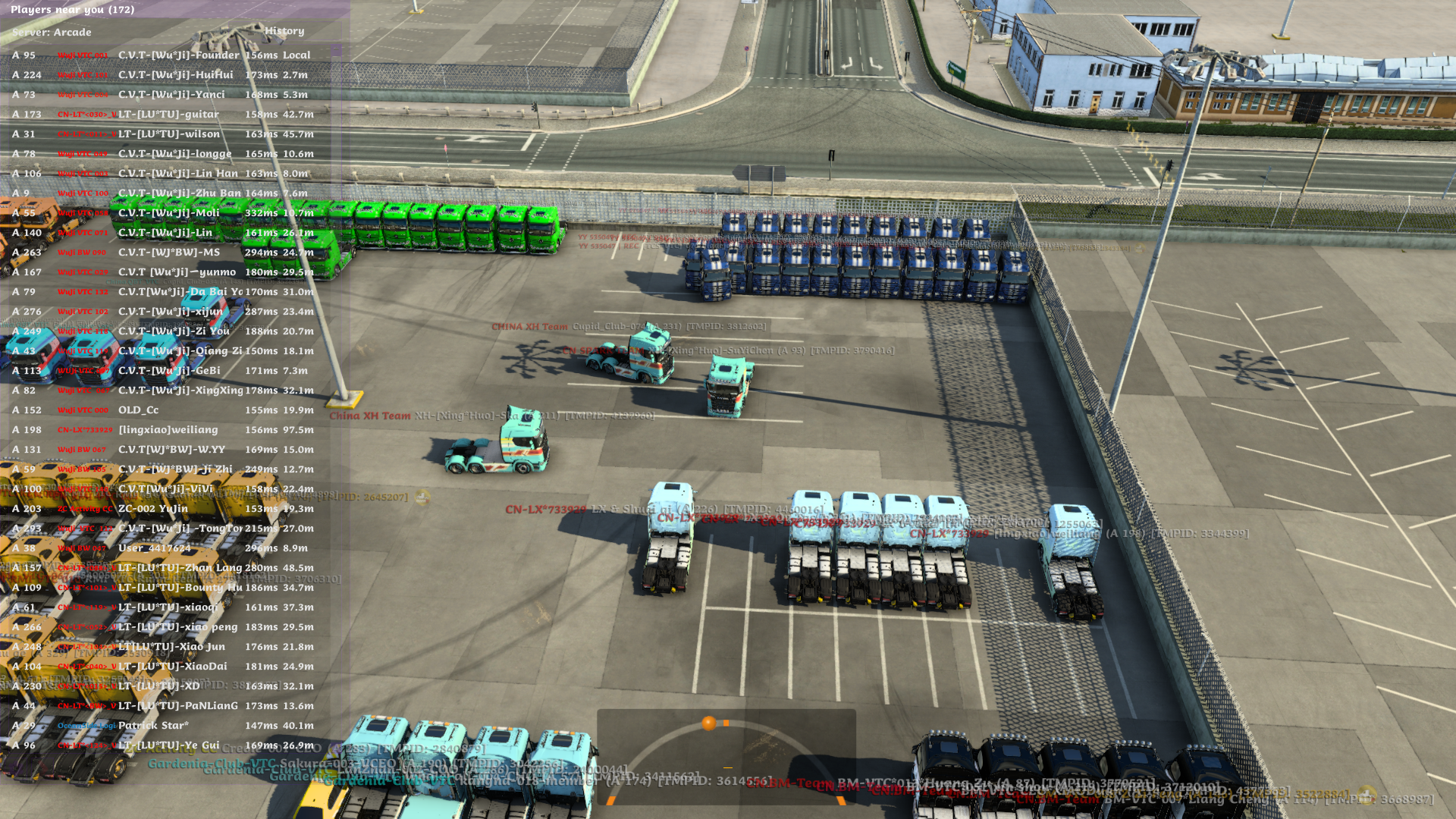This screenshot has height=819, width=1456.
Task: Select player C.V.T-[Wu*Ji]-HuiHui row
Action: coord(175,75)
